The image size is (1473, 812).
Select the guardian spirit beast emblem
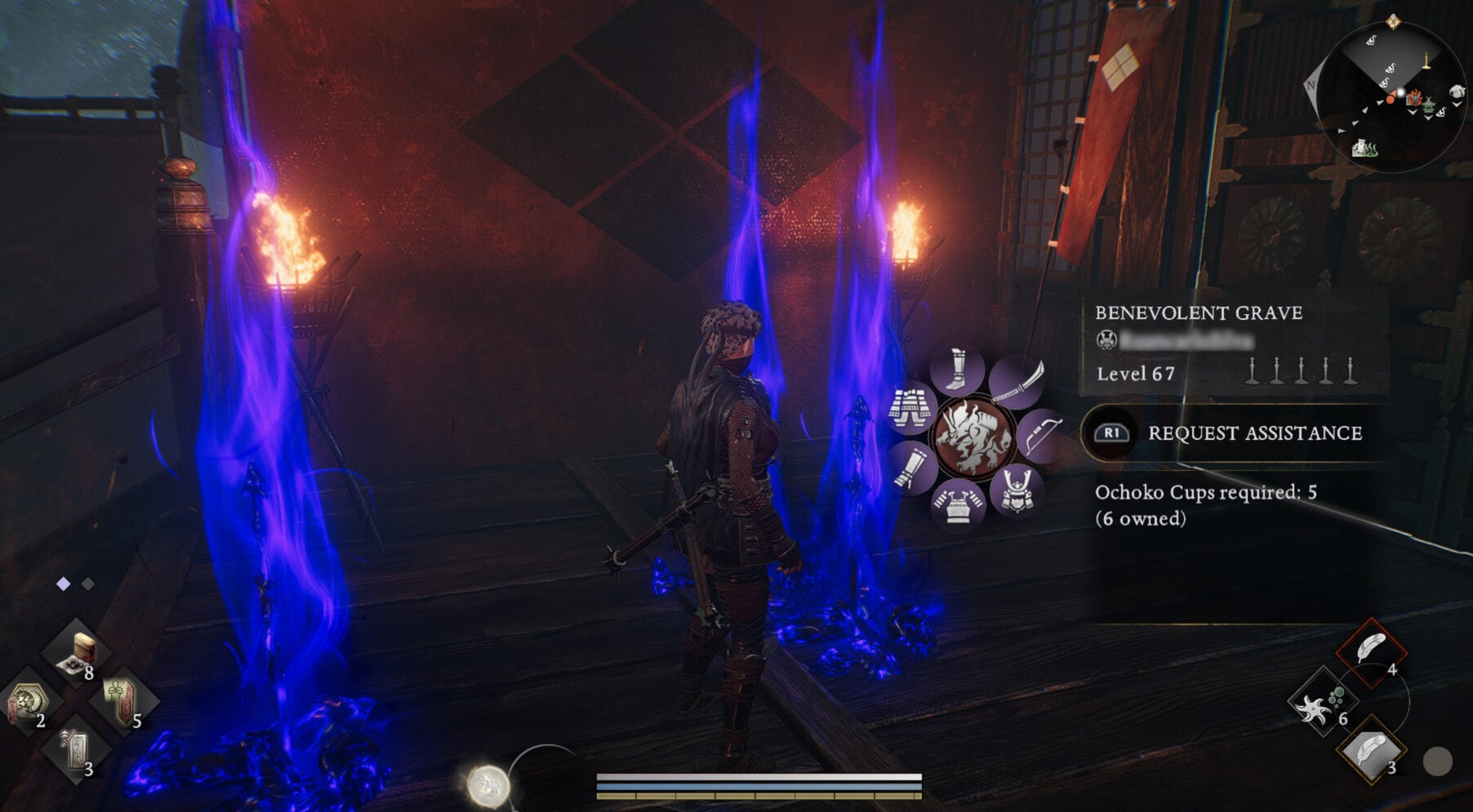click(973, 437)
